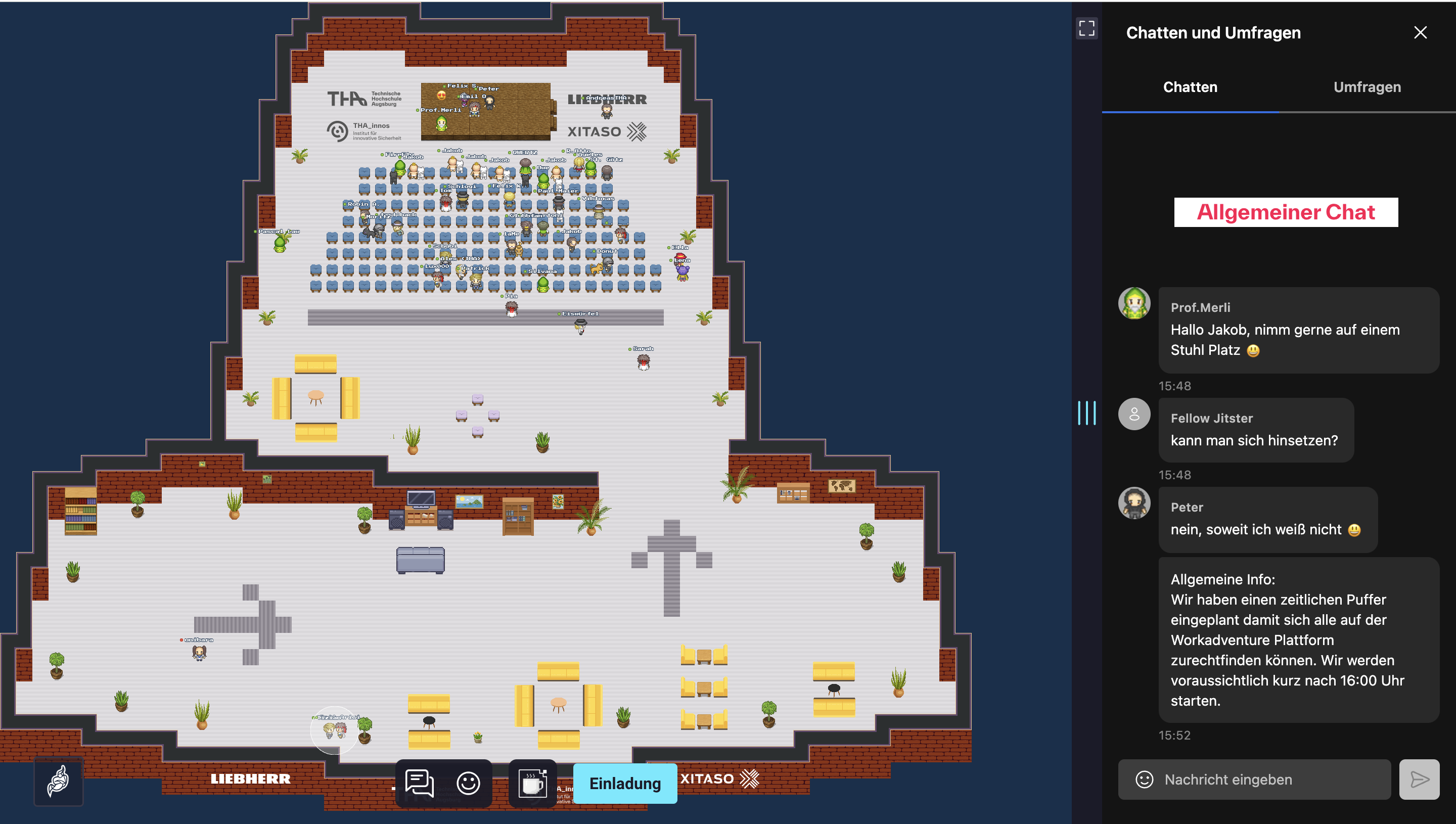Click the chat panel resize handle

(1086, 413)
